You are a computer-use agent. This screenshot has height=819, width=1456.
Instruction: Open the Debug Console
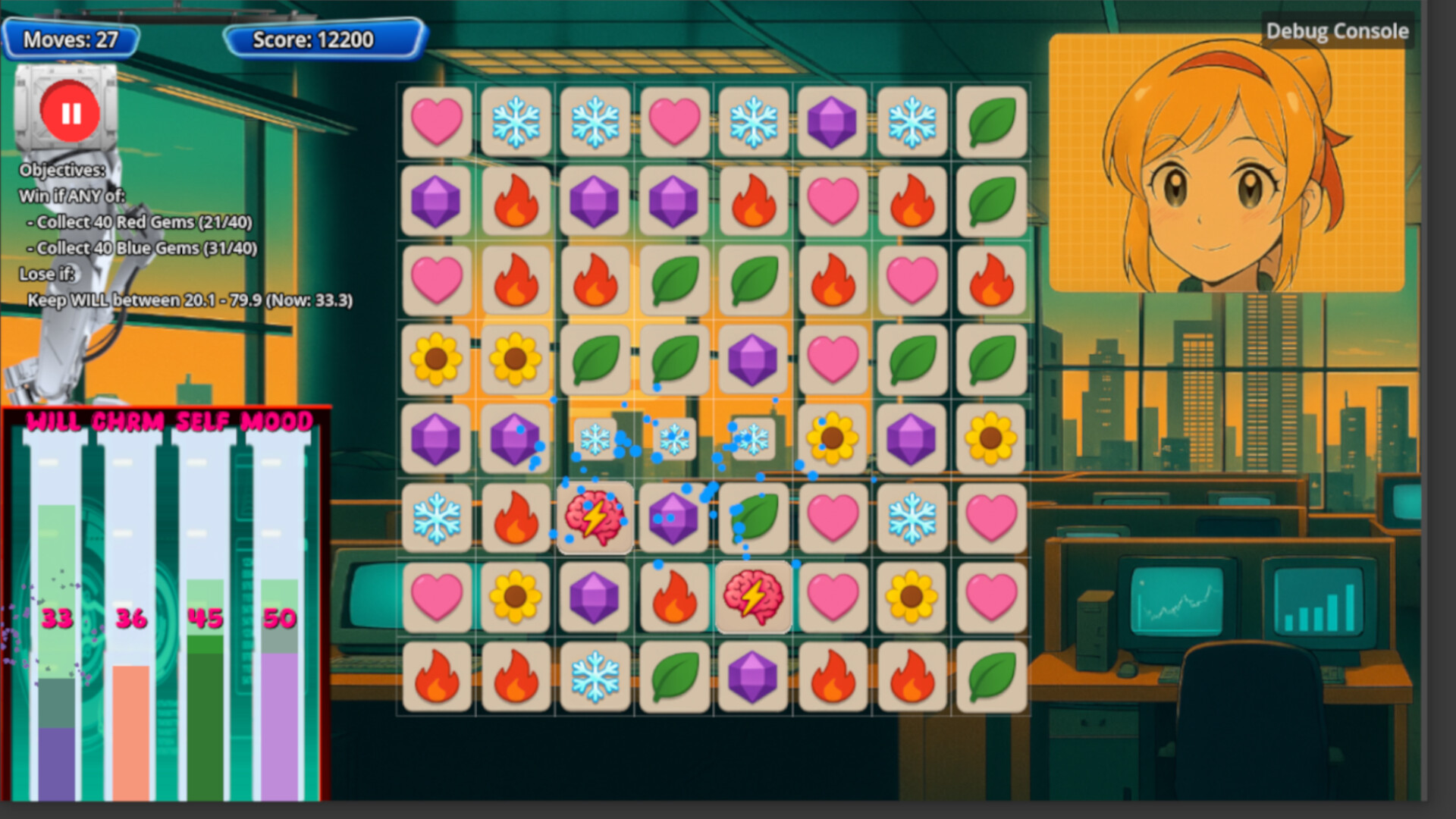click(x=1337, y=32)
